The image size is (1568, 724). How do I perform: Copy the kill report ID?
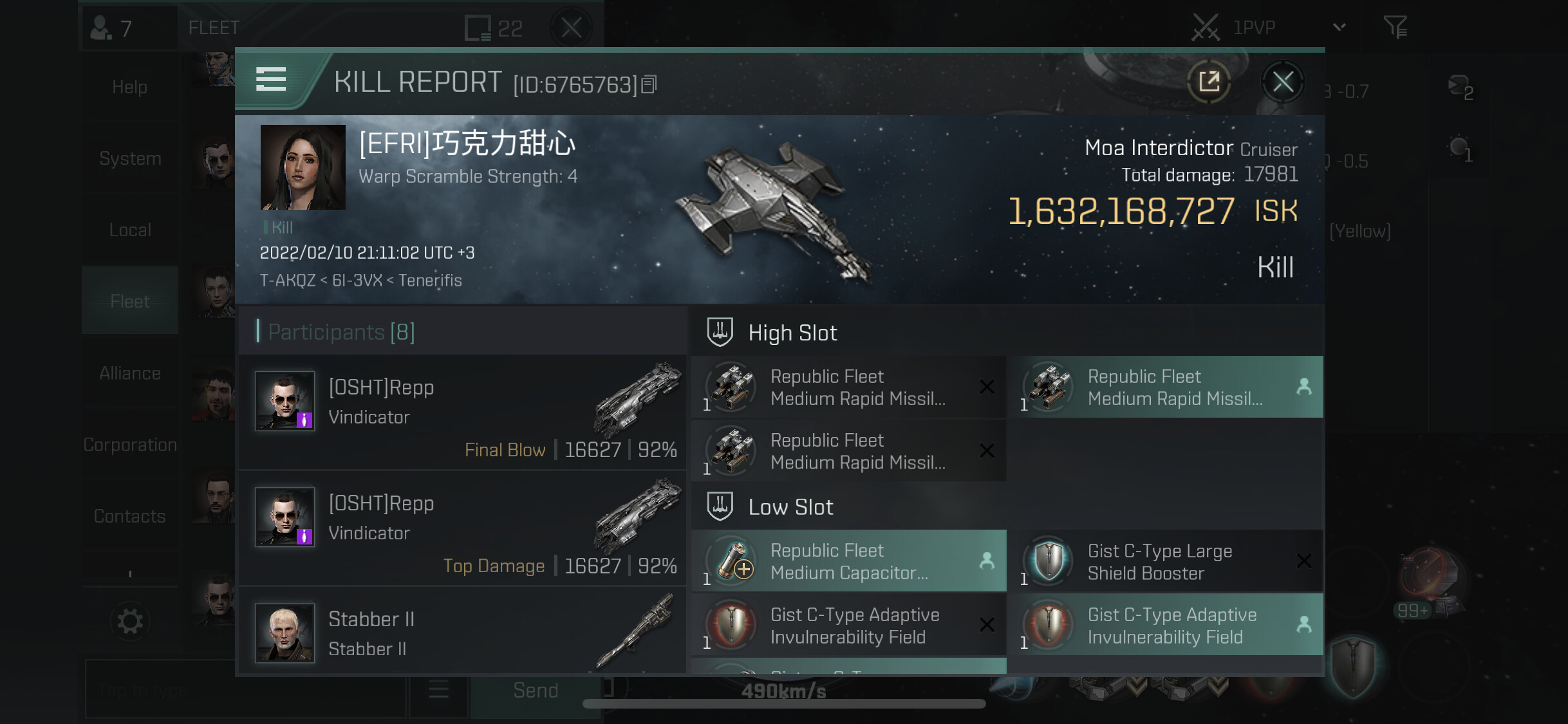649,84
